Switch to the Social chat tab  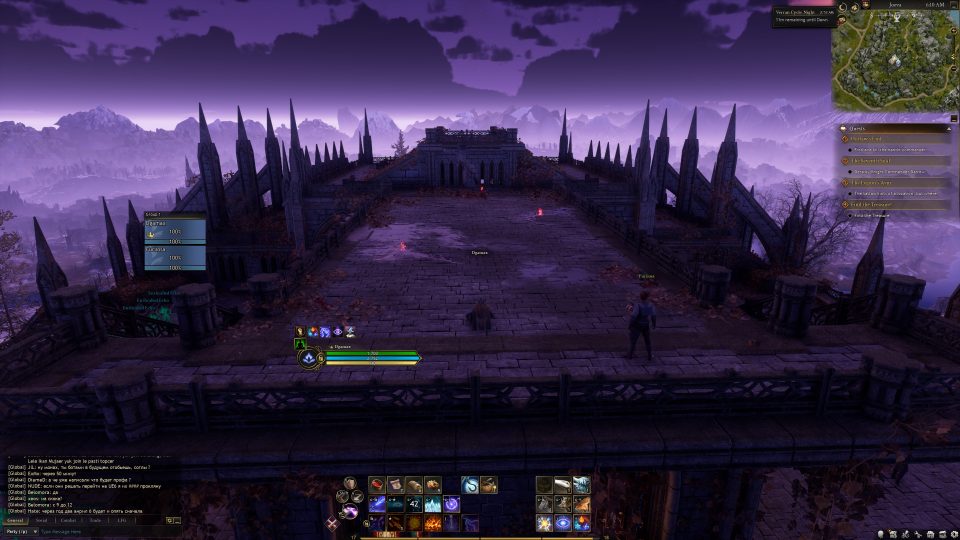(41, 520)
